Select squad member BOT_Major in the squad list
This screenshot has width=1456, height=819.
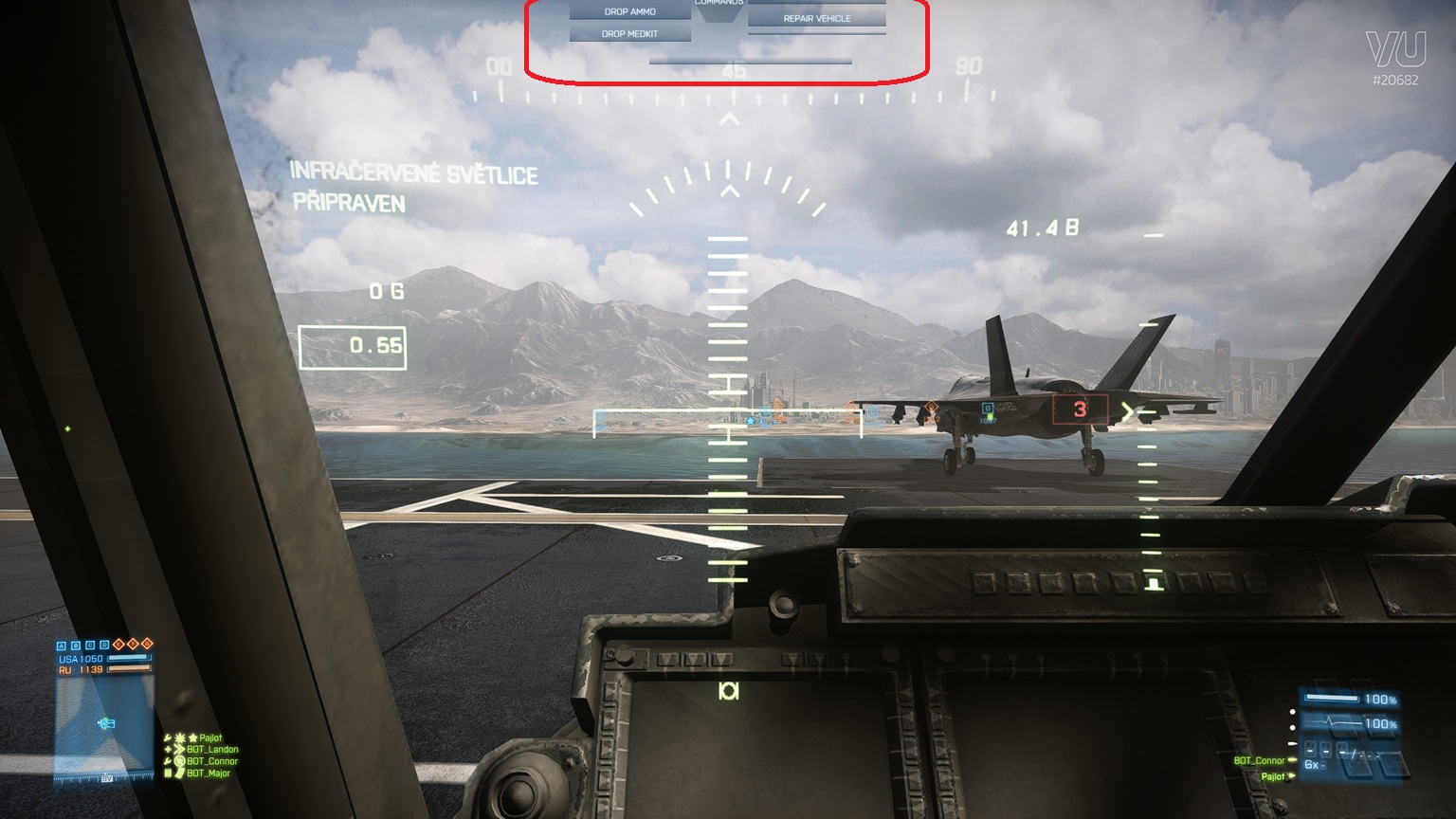click(209, 773)
